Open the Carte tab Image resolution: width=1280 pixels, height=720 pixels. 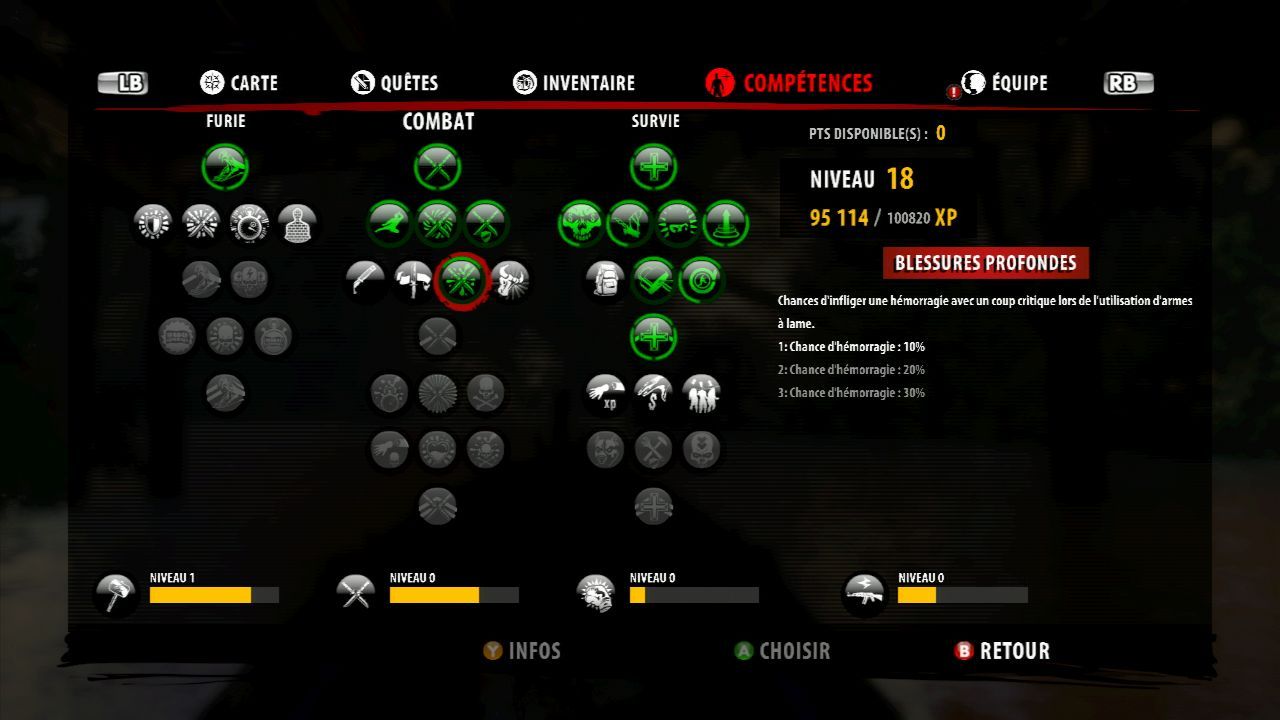click(239, 83)
